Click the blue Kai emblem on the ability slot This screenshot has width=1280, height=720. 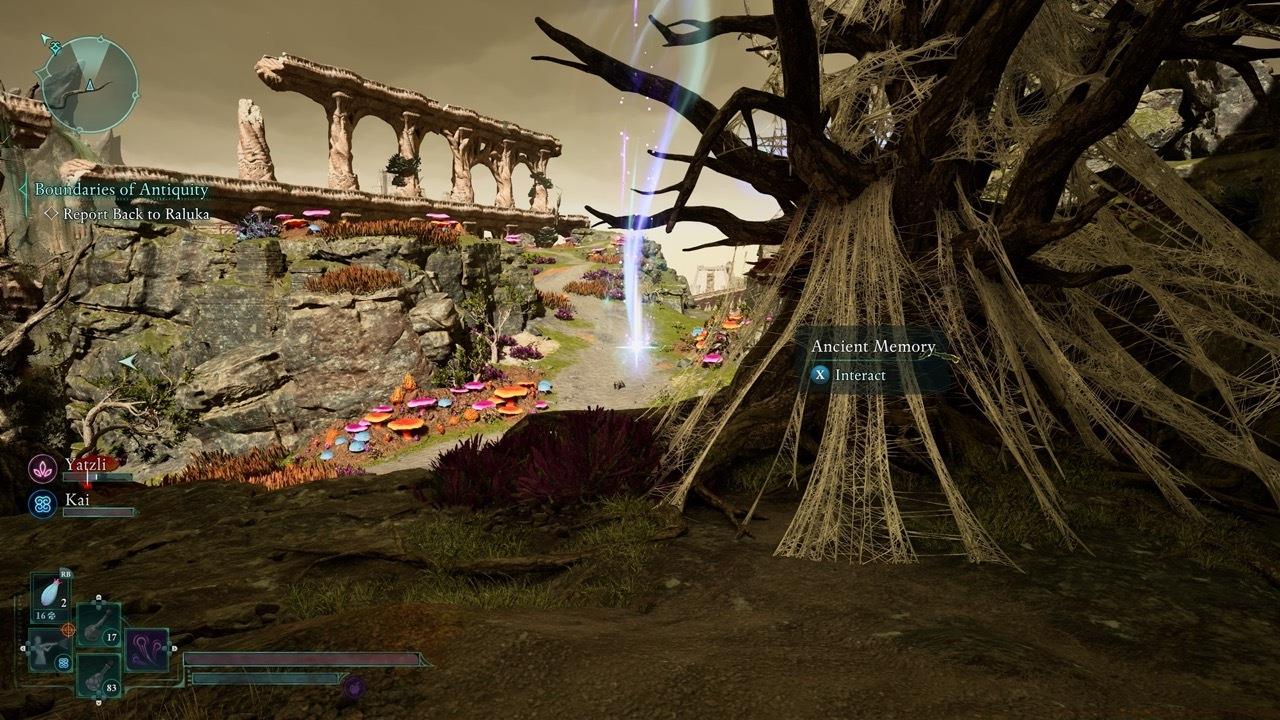click(x=63, y=663)
